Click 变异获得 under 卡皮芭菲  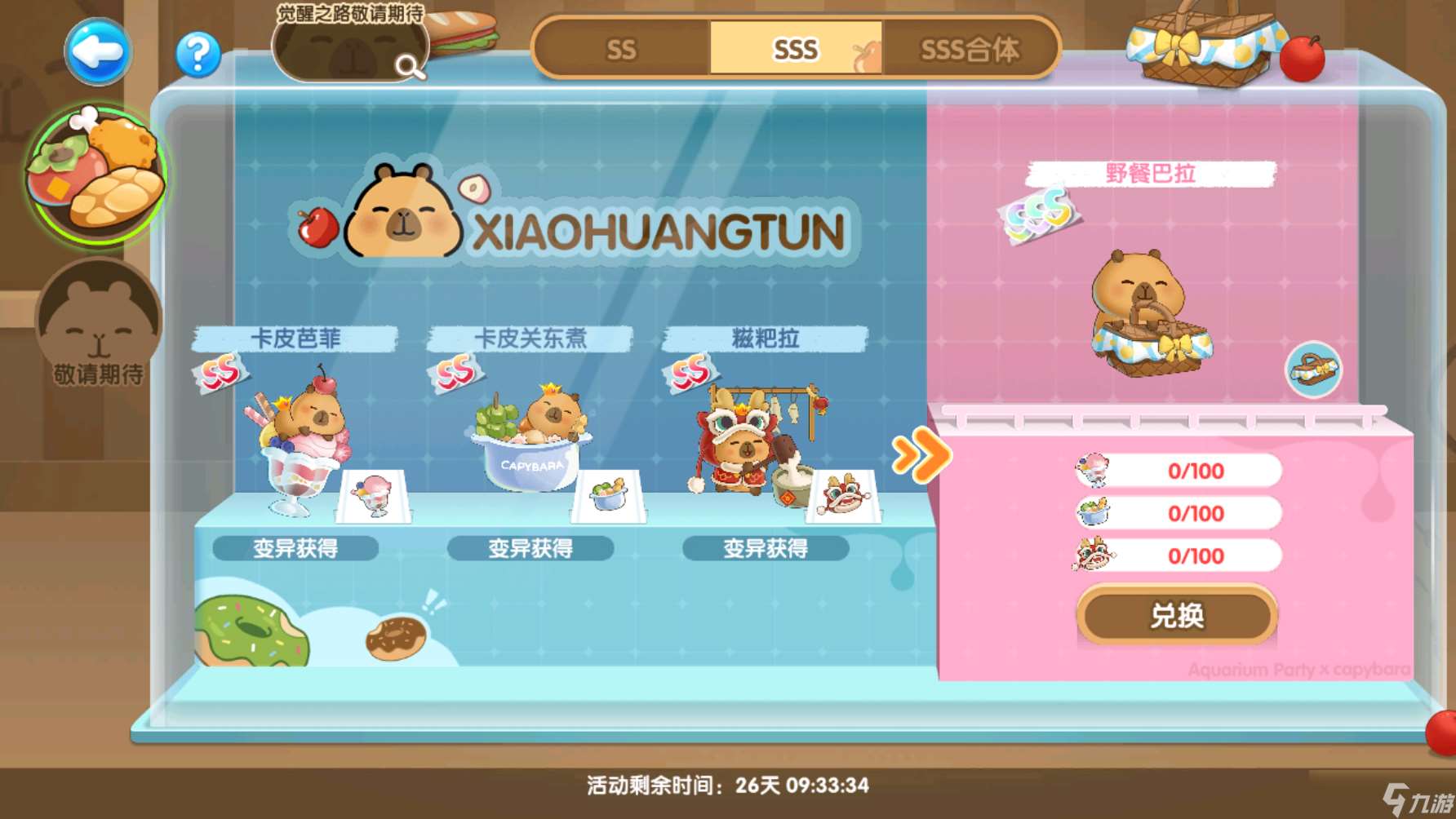click(295, 549)
